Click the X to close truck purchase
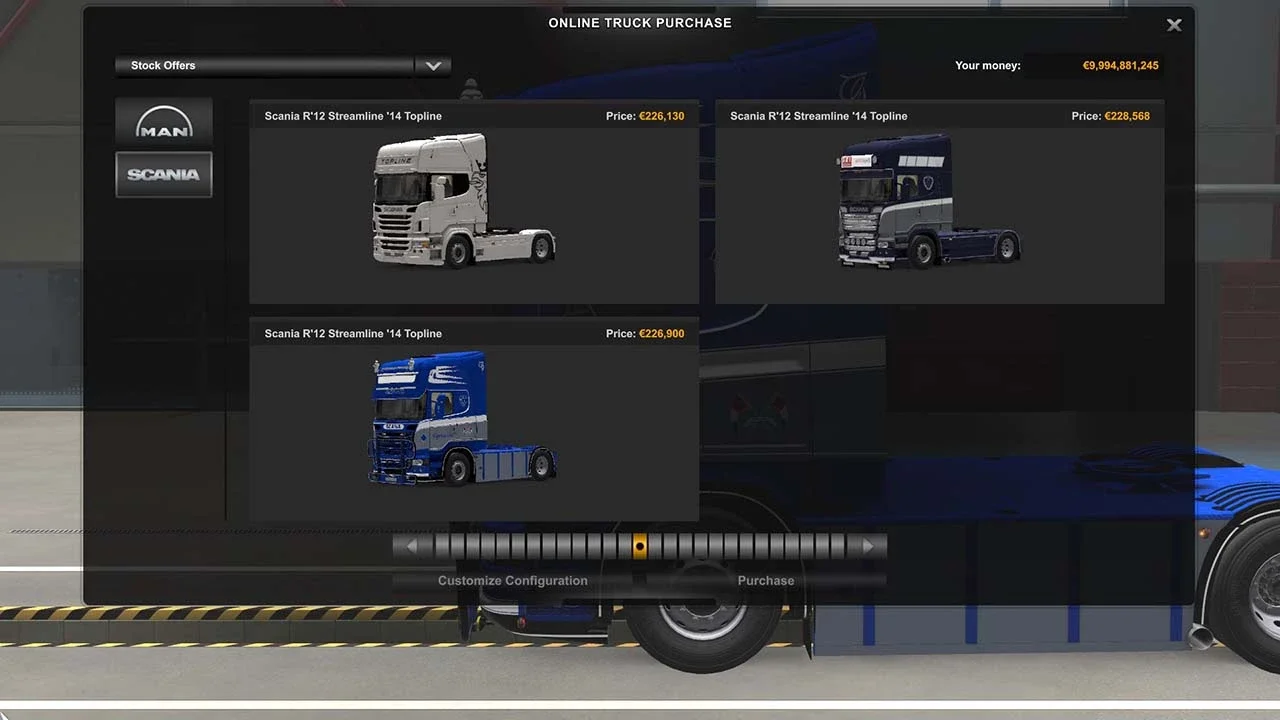 pos(1174,25)
